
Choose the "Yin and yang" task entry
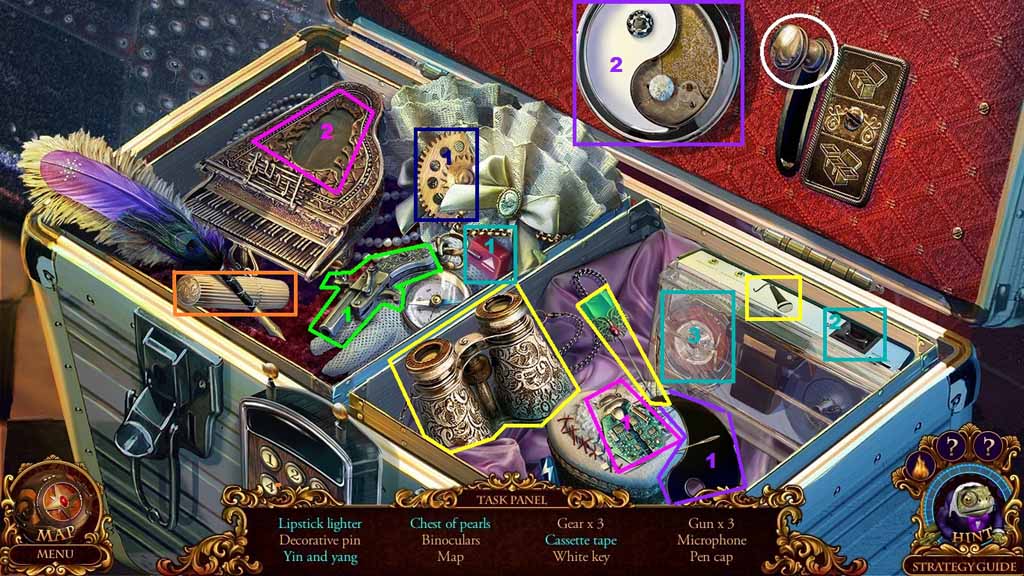pyautogui.click(x=320, y=557)
